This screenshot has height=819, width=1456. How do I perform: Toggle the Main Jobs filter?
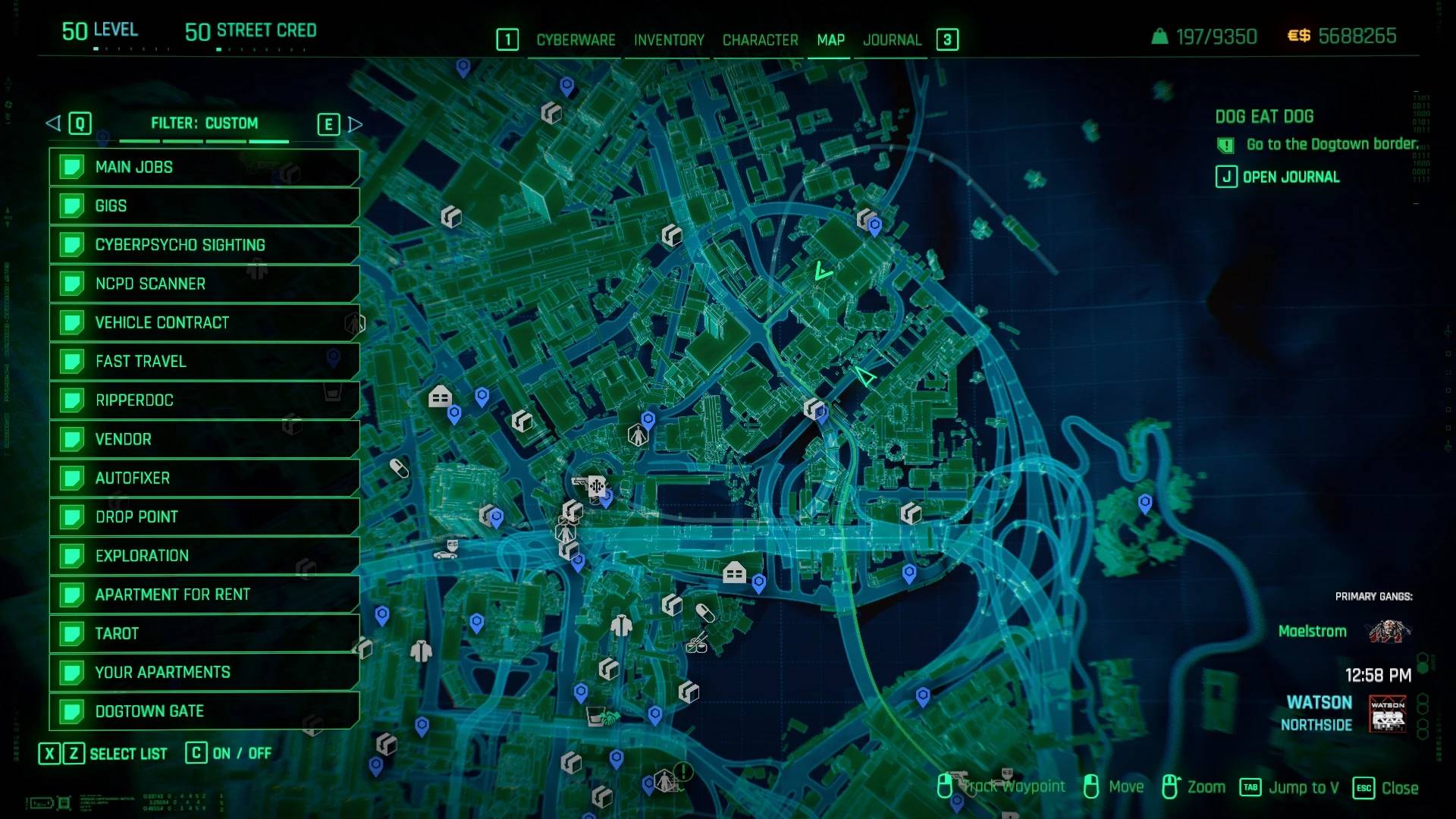[203, 167]
